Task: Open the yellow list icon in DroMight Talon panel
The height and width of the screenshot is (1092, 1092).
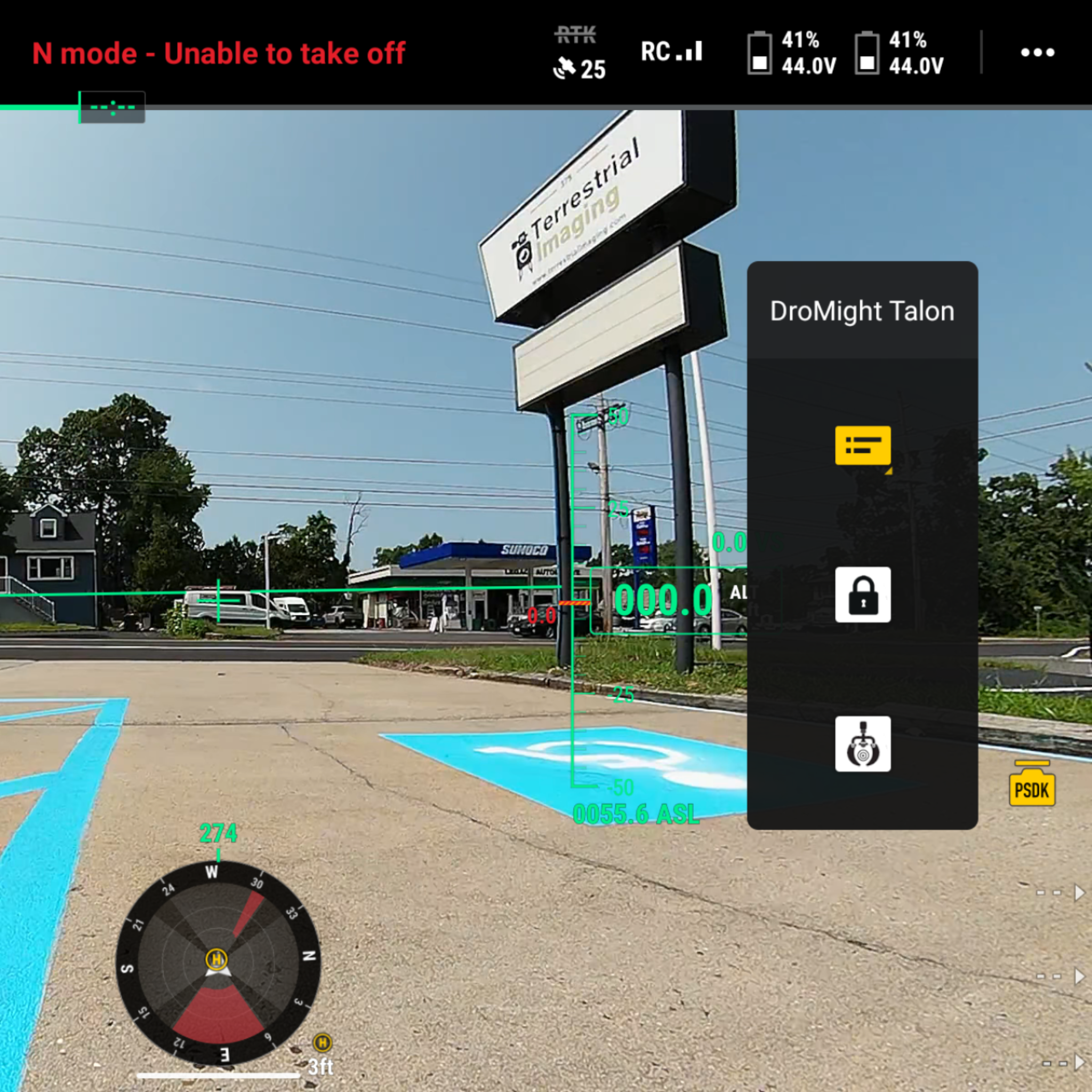Action: (x=863, y=447)
